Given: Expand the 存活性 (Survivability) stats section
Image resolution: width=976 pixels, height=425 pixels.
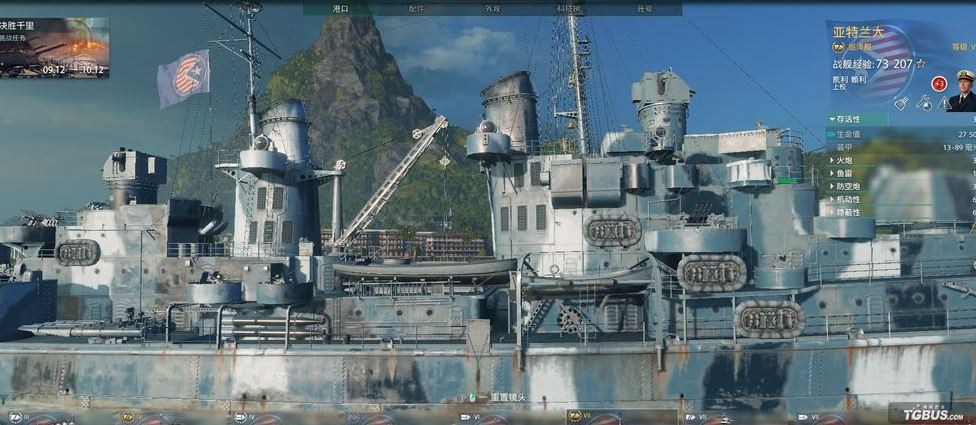Looking at the screenshot, I should (x=848, y=119).
